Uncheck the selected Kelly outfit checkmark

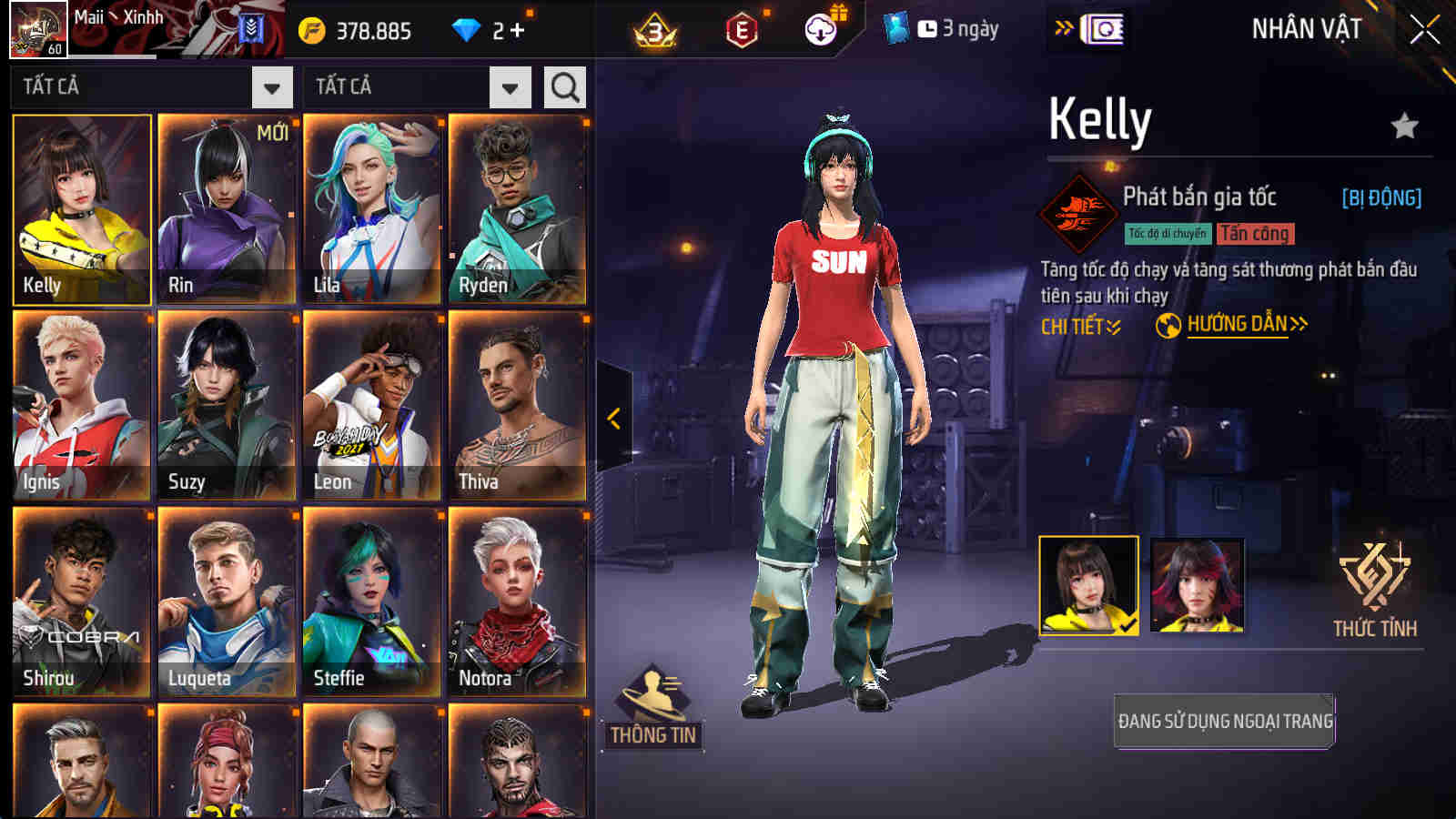[1127, 626]
